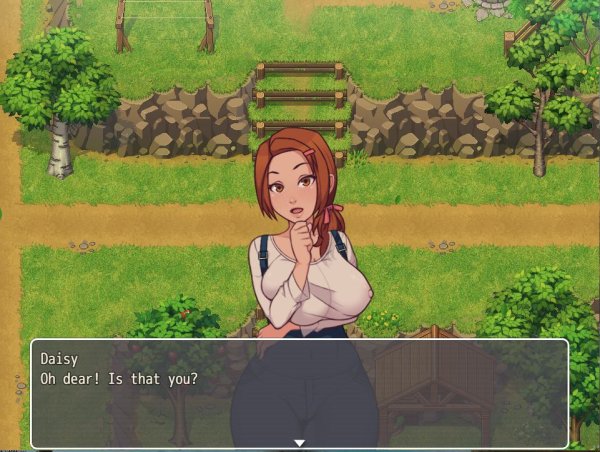Image resolution: width=600 pixels, height=452 pixels.
Task: Click Daisy's dialogue box to continue
Action: tap(299, 392)
